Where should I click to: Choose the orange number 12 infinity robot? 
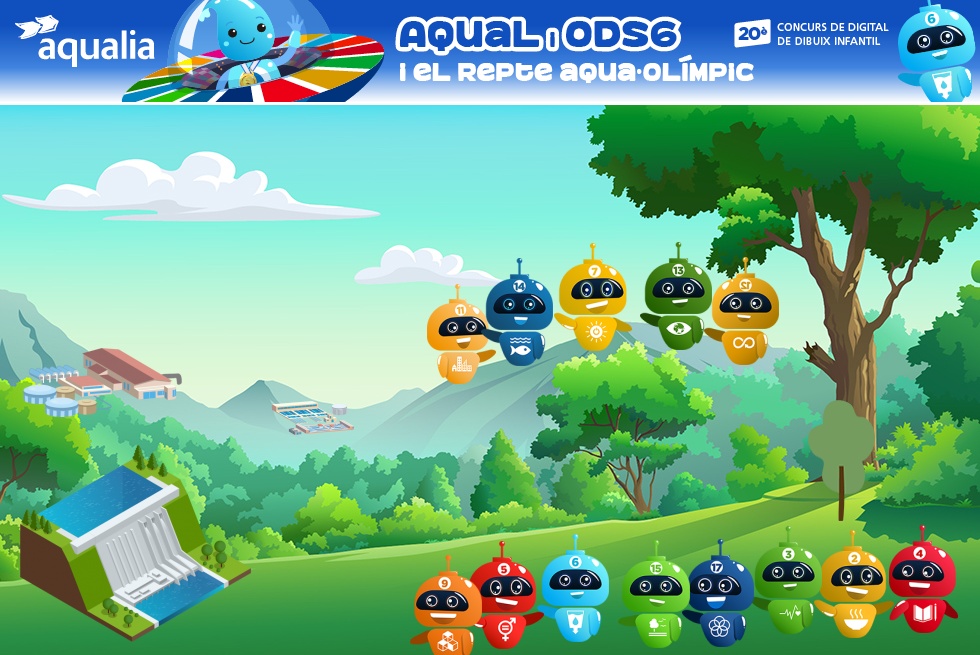pos(745,316)
